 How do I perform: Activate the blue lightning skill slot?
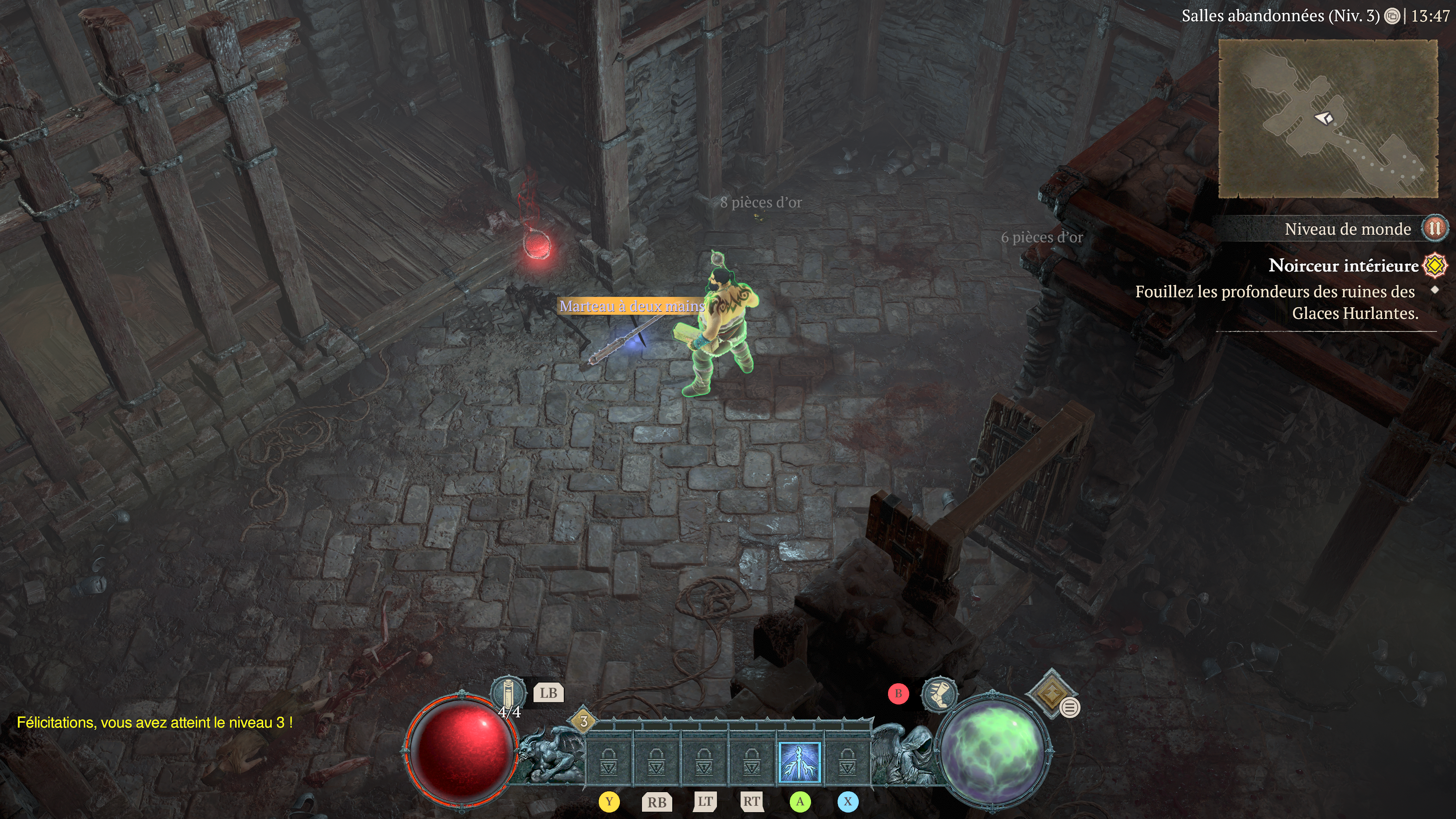799,762
